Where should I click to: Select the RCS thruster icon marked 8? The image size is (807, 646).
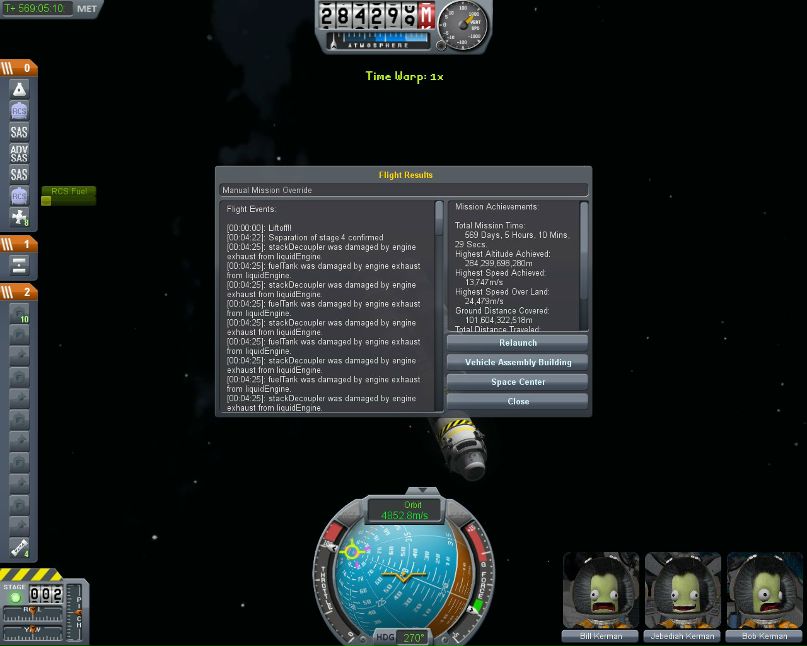tap(19, 217)
